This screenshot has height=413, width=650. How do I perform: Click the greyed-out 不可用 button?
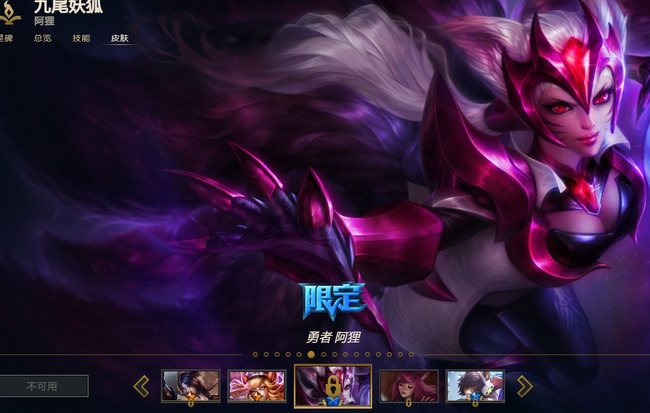tap(44, 386)
